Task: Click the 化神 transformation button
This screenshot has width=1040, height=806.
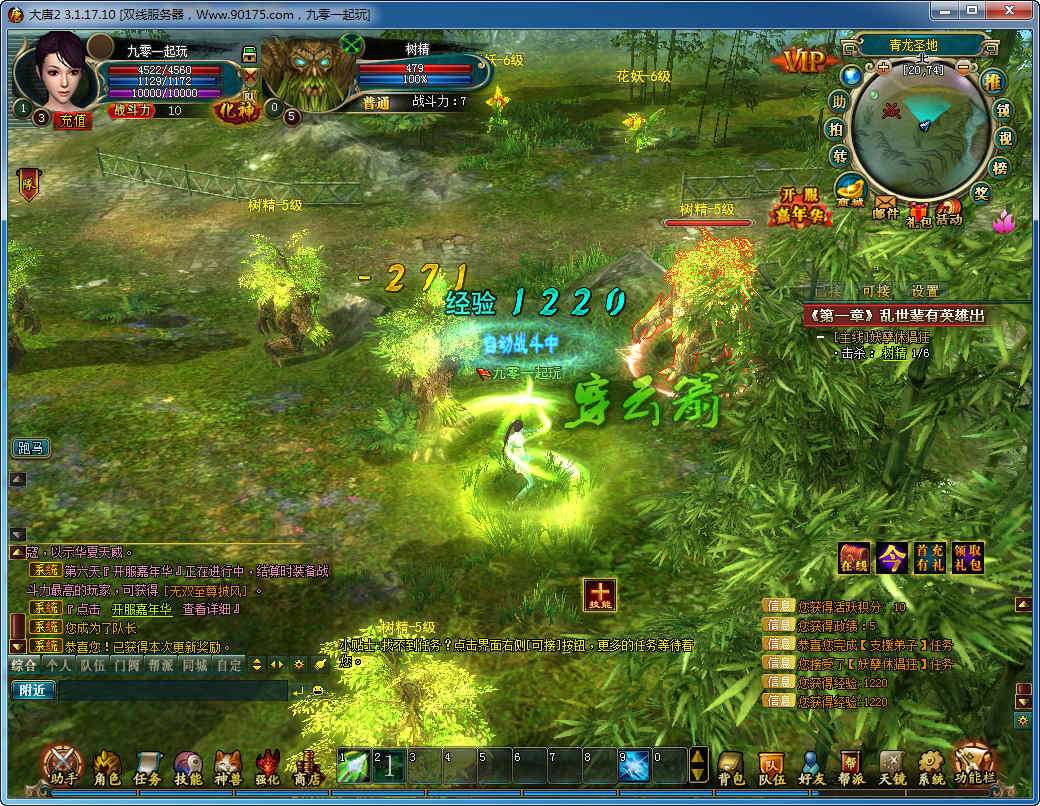Action: pos(236,110)
